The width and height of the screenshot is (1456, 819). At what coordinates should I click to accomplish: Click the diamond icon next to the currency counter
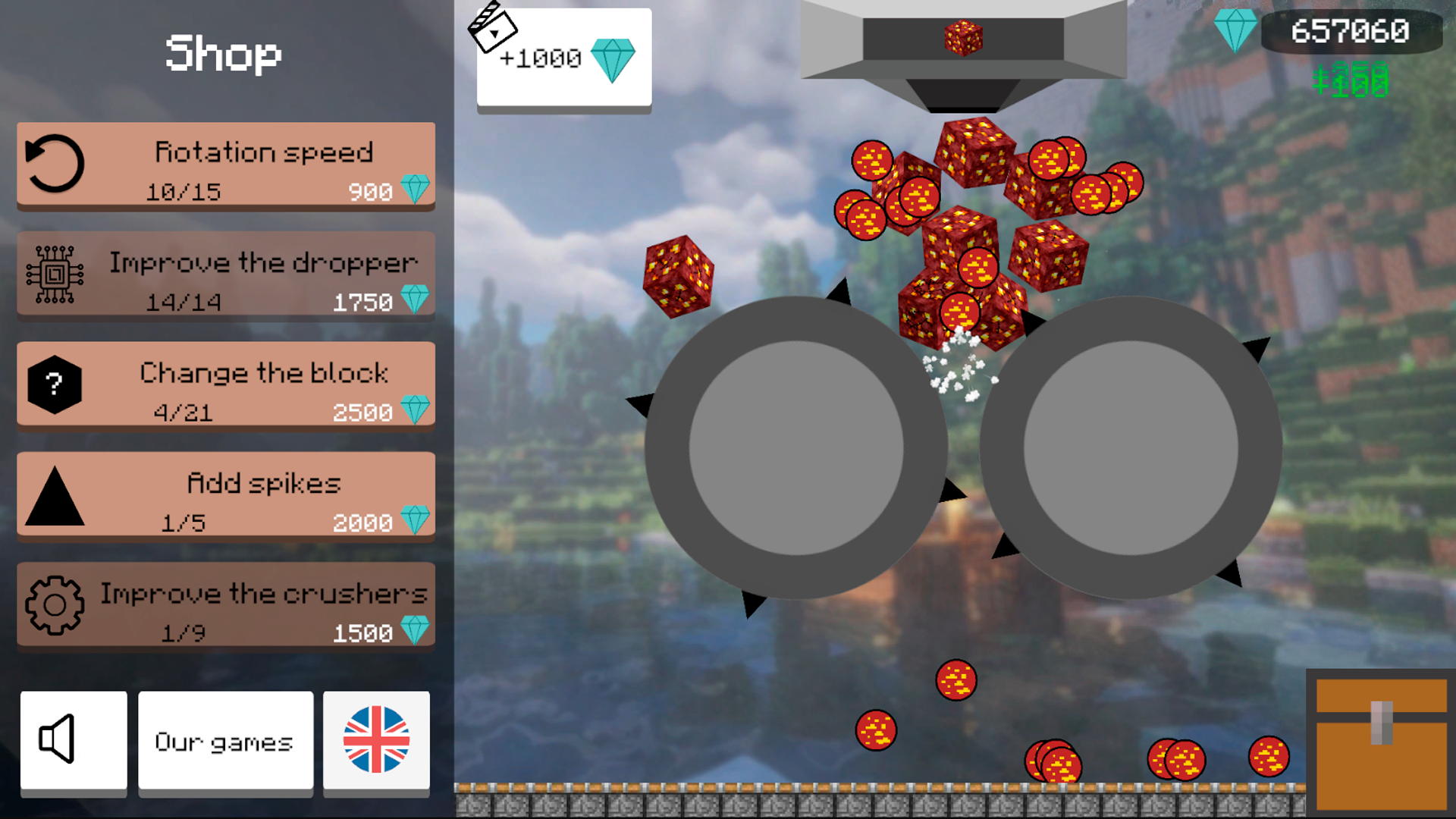(x=1238, y=30)
